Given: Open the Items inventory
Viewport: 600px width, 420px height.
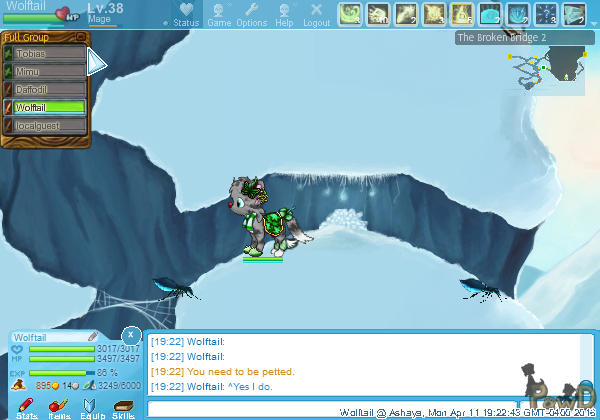Looking at the screenshot, I should pos(59,408).
